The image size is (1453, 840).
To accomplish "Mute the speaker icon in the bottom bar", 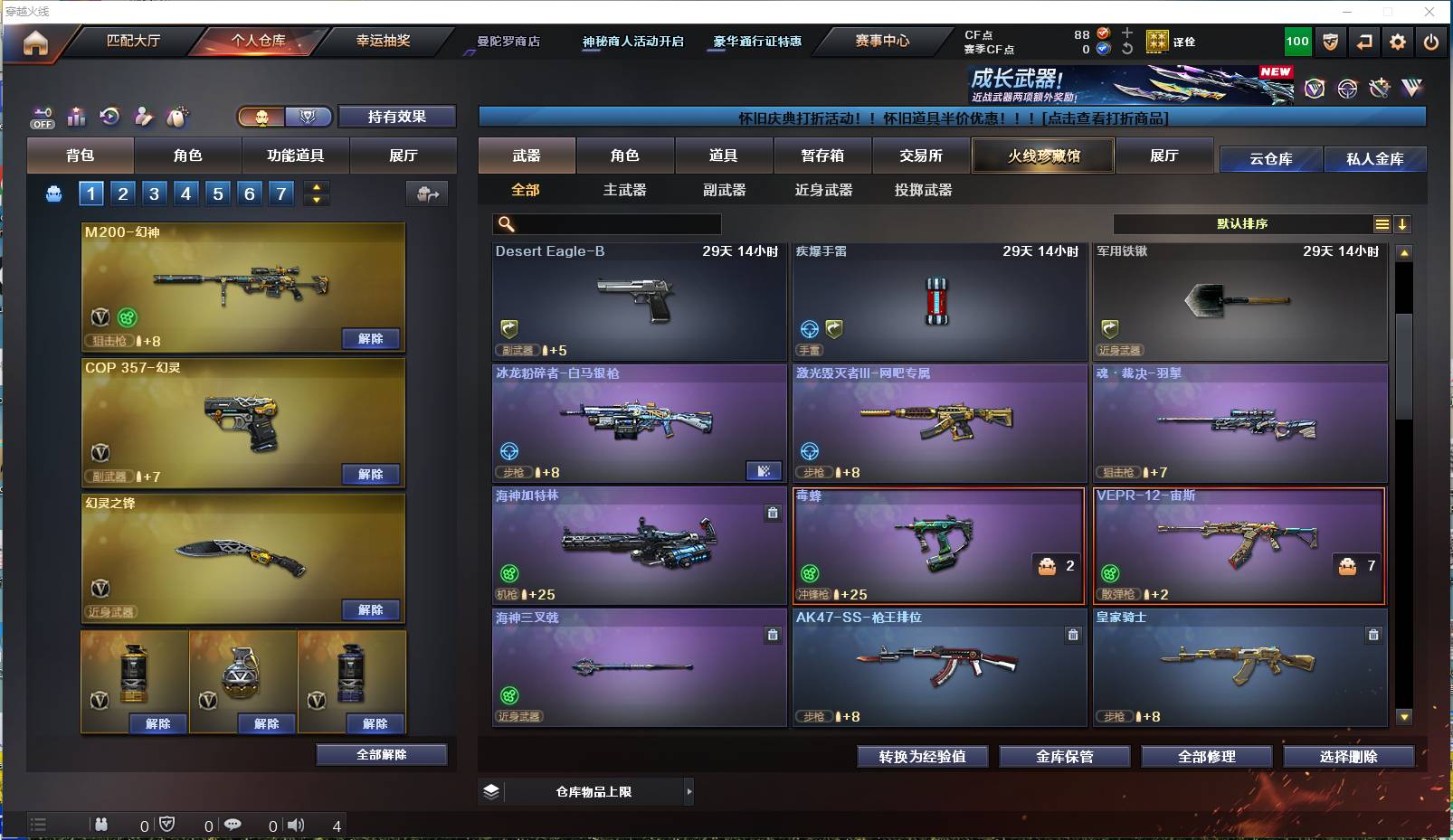I will click(x=297, y=825).
